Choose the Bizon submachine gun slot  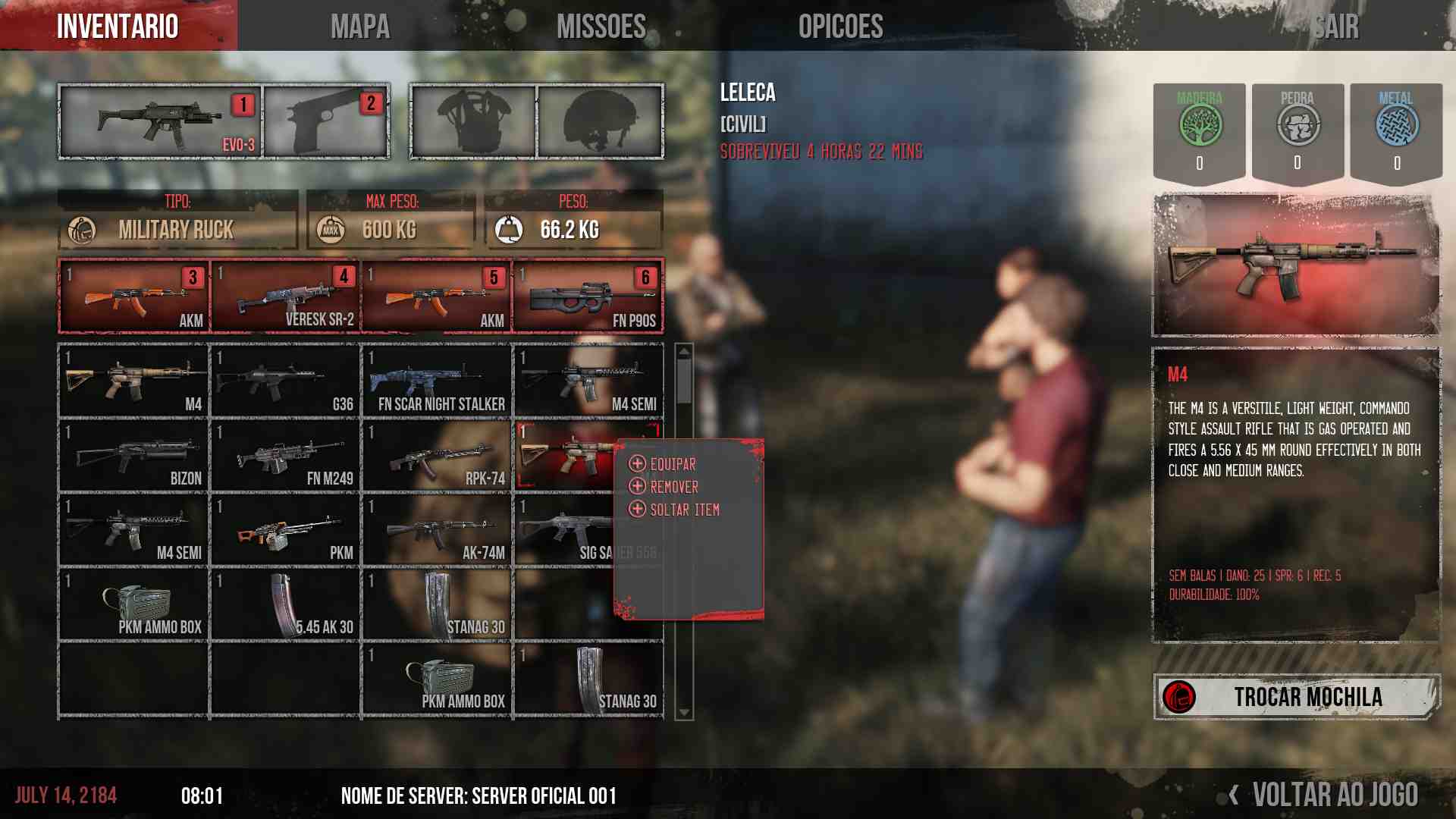tap(133, 455)
